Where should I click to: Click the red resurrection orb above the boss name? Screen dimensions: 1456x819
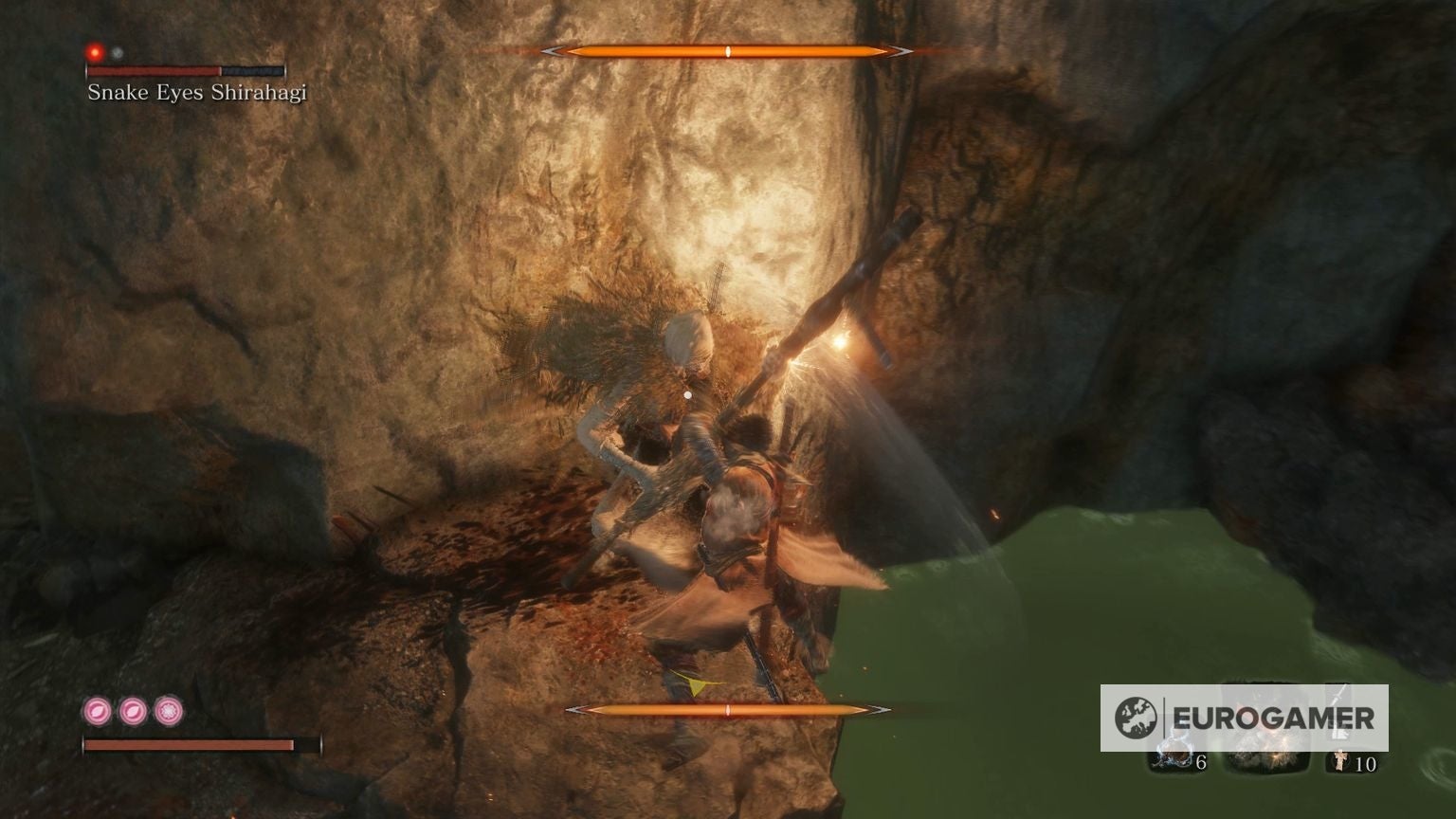[95, 52]
